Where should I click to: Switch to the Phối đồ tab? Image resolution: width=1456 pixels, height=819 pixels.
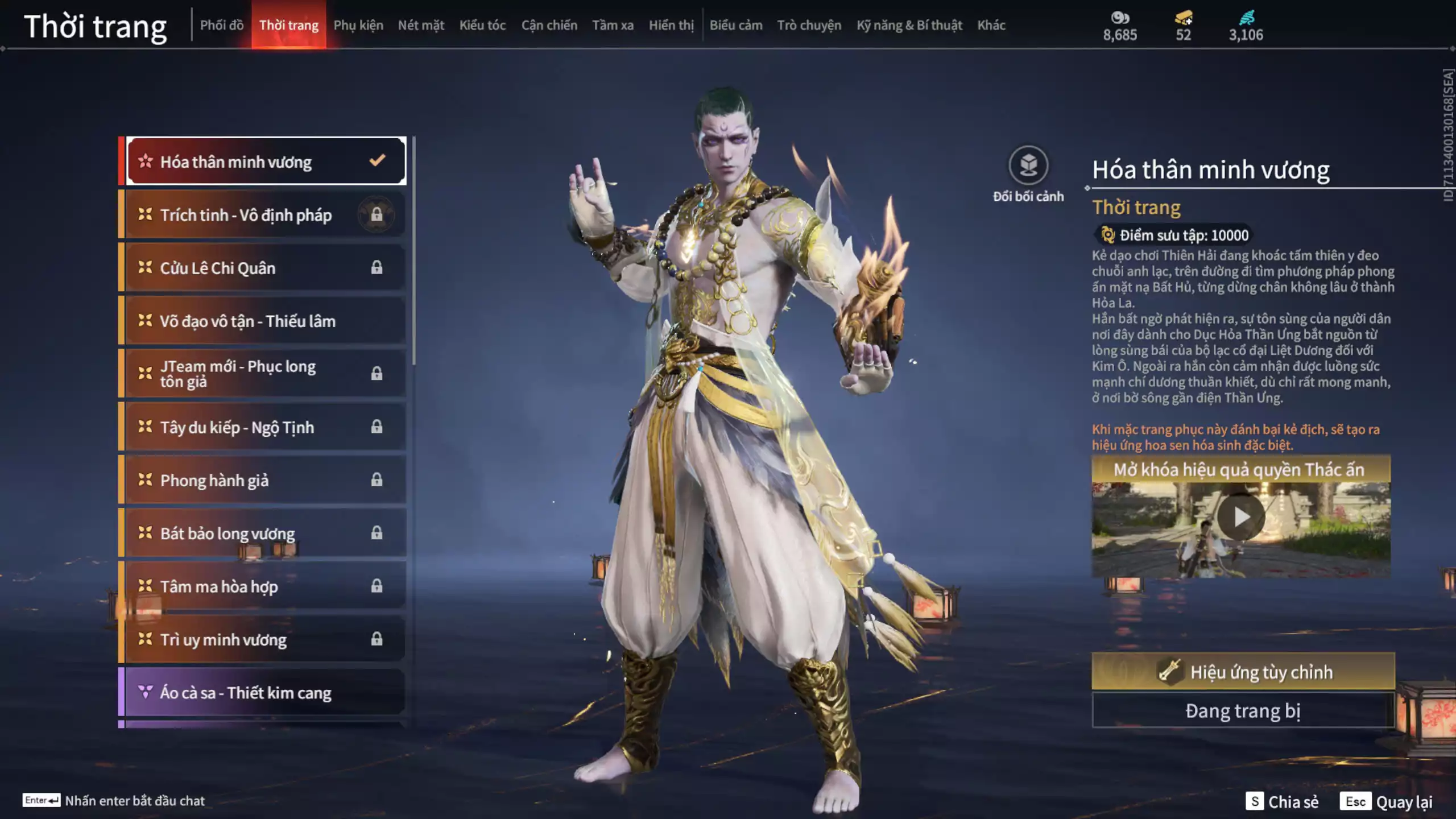tap(221, 25)
